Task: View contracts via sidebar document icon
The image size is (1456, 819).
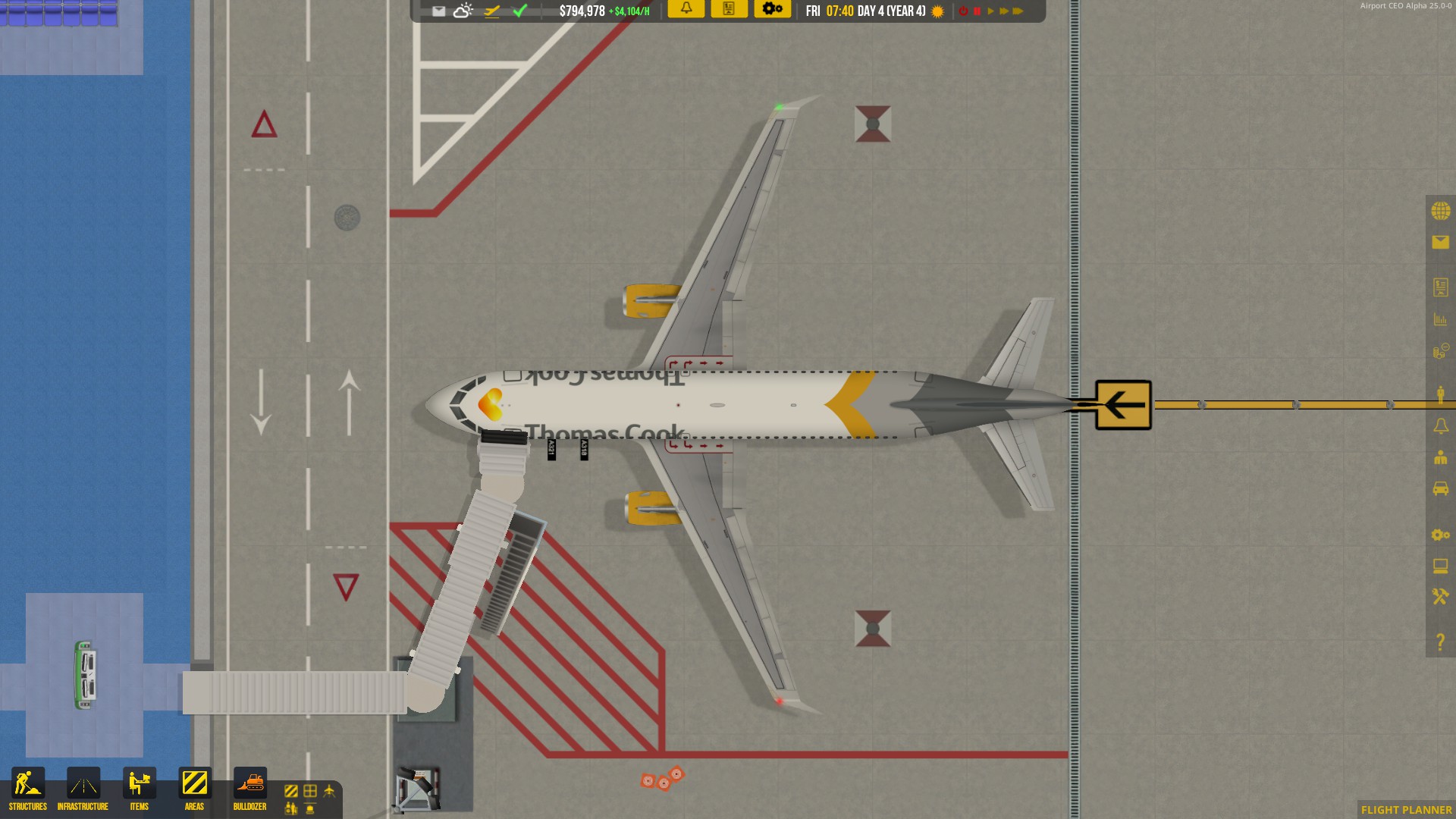Action: click(x=1442, y=287)
